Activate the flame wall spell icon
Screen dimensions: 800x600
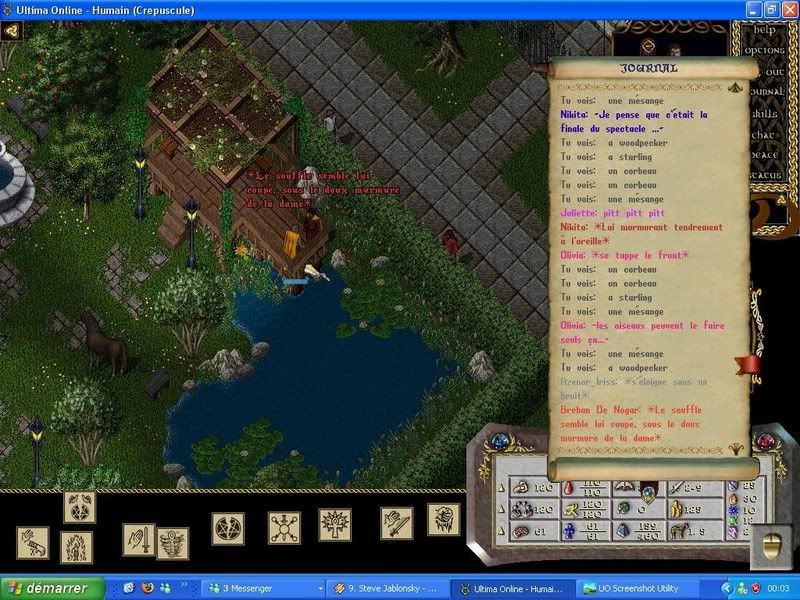coord(76,546)
